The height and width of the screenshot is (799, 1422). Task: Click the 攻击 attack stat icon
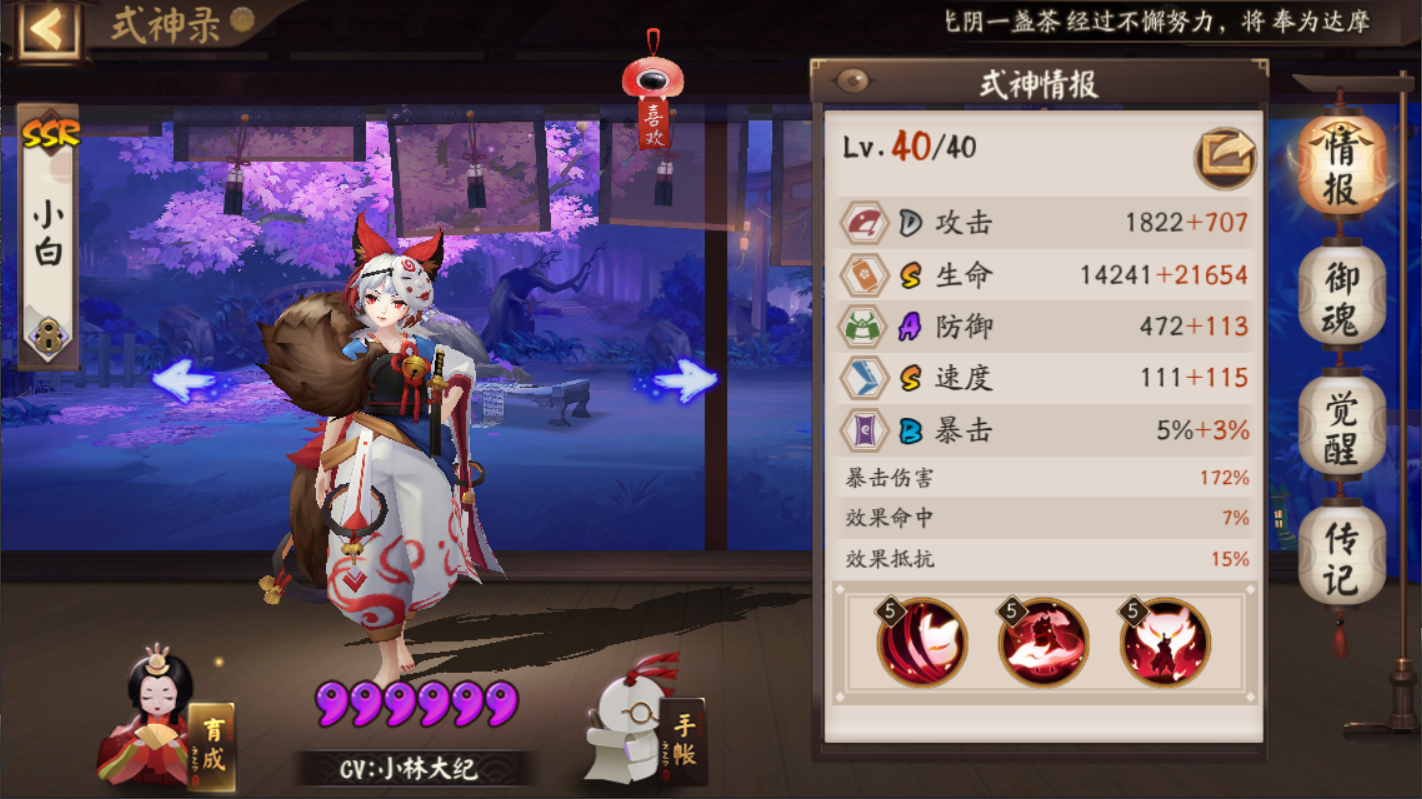coord(864,223)
